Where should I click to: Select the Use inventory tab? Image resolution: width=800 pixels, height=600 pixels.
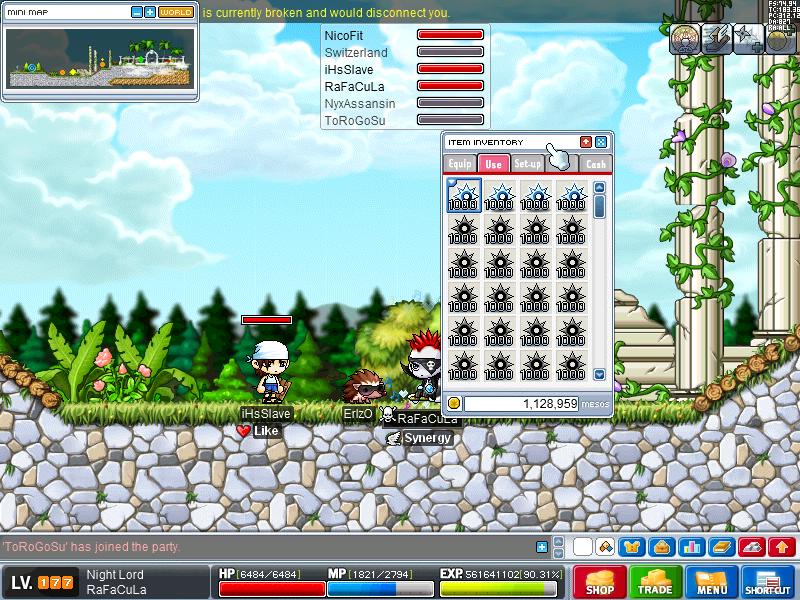(493, 164)
